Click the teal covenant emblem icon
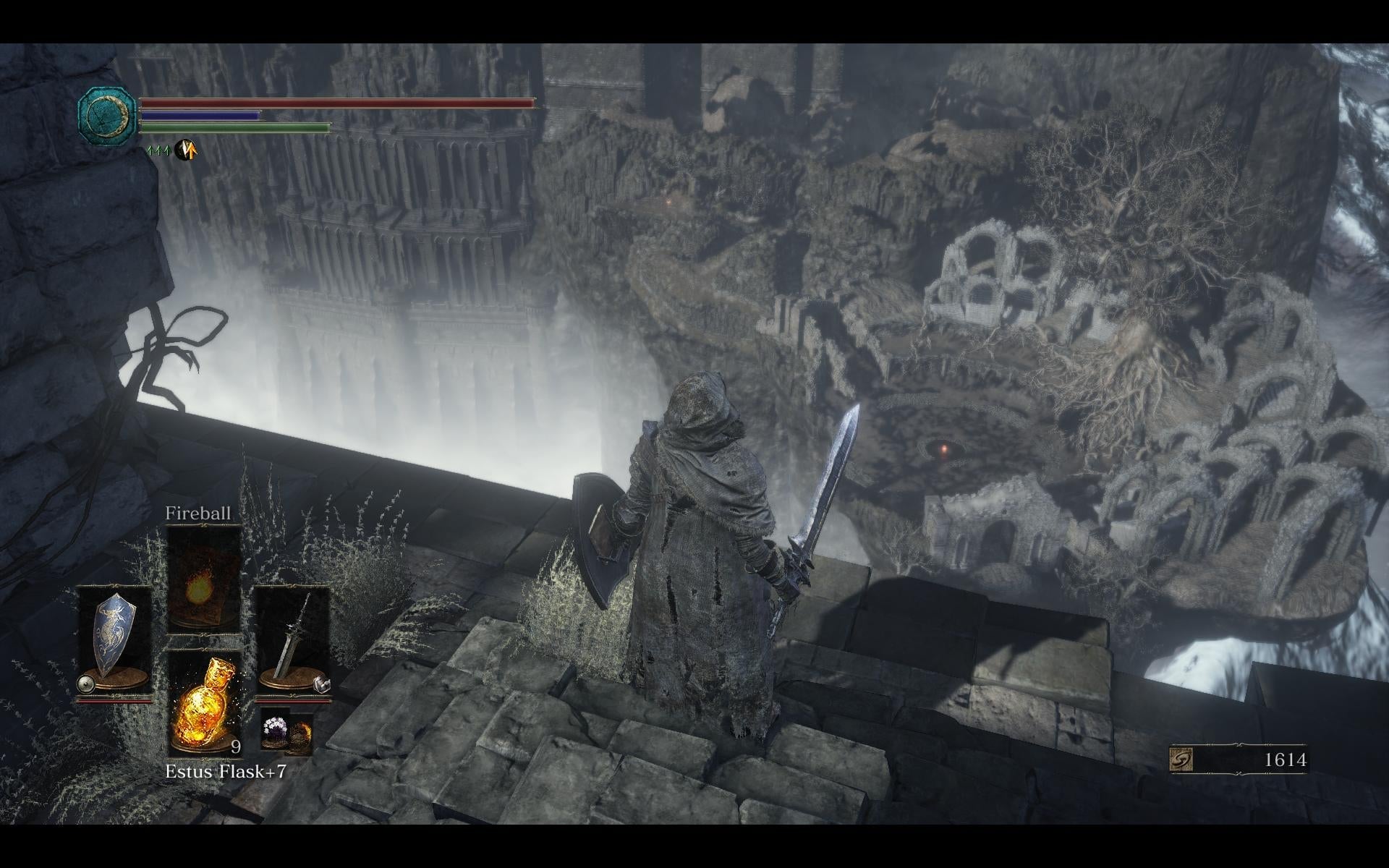Screen dimensions: 1389x868 click(107, 114)
